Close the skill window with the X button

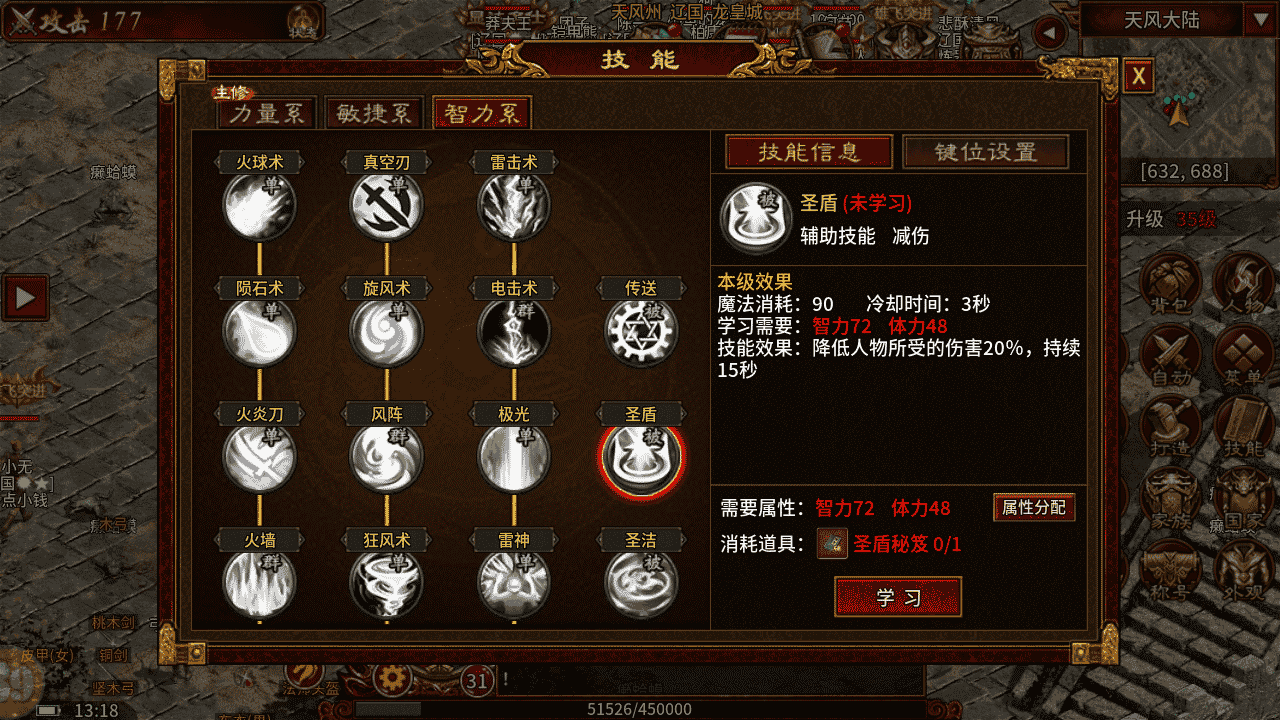[1139, 76]
